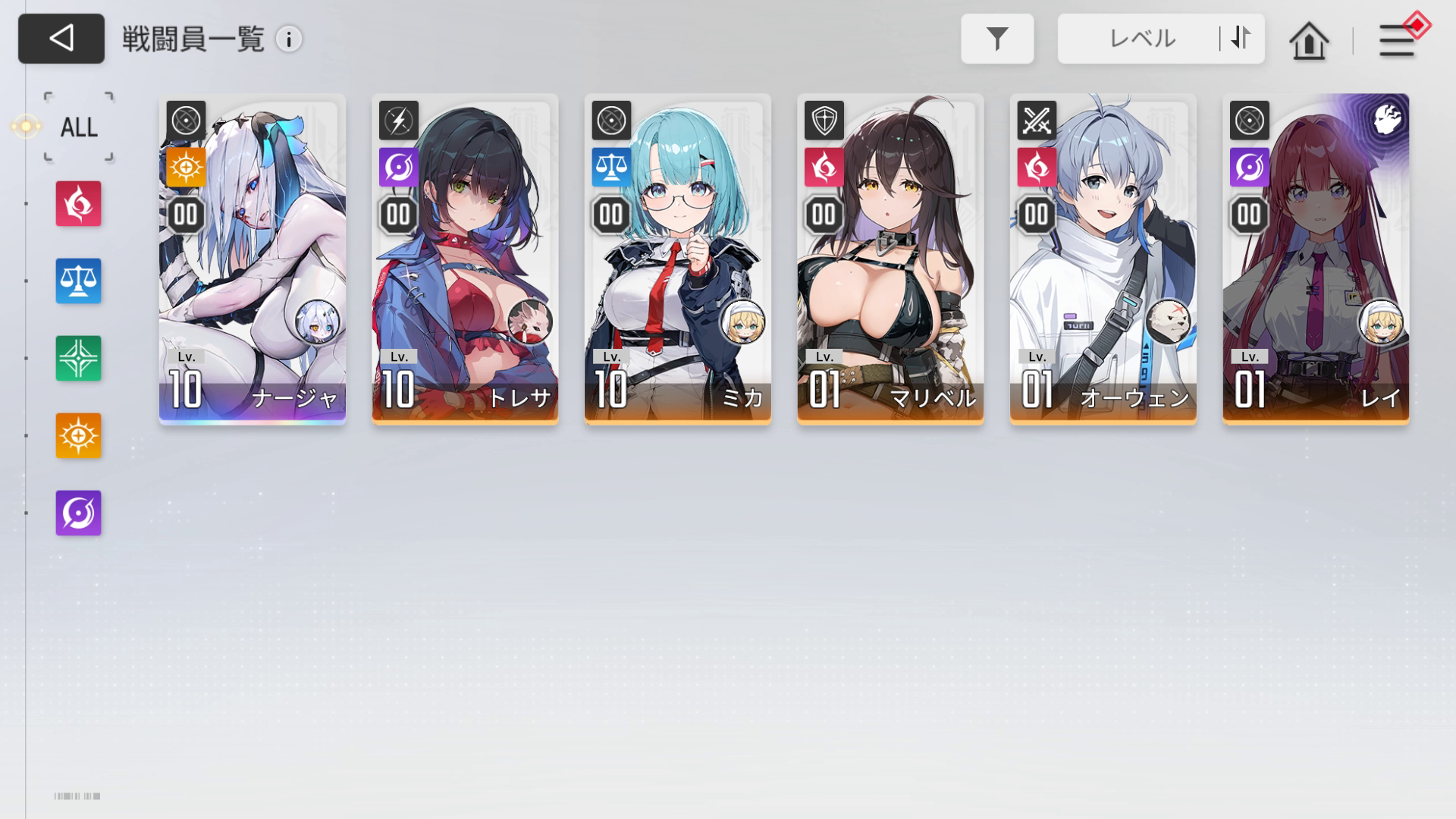Open the レベル sort dropdown
The image size is (1456, 819).
(x=1141, y=39)
